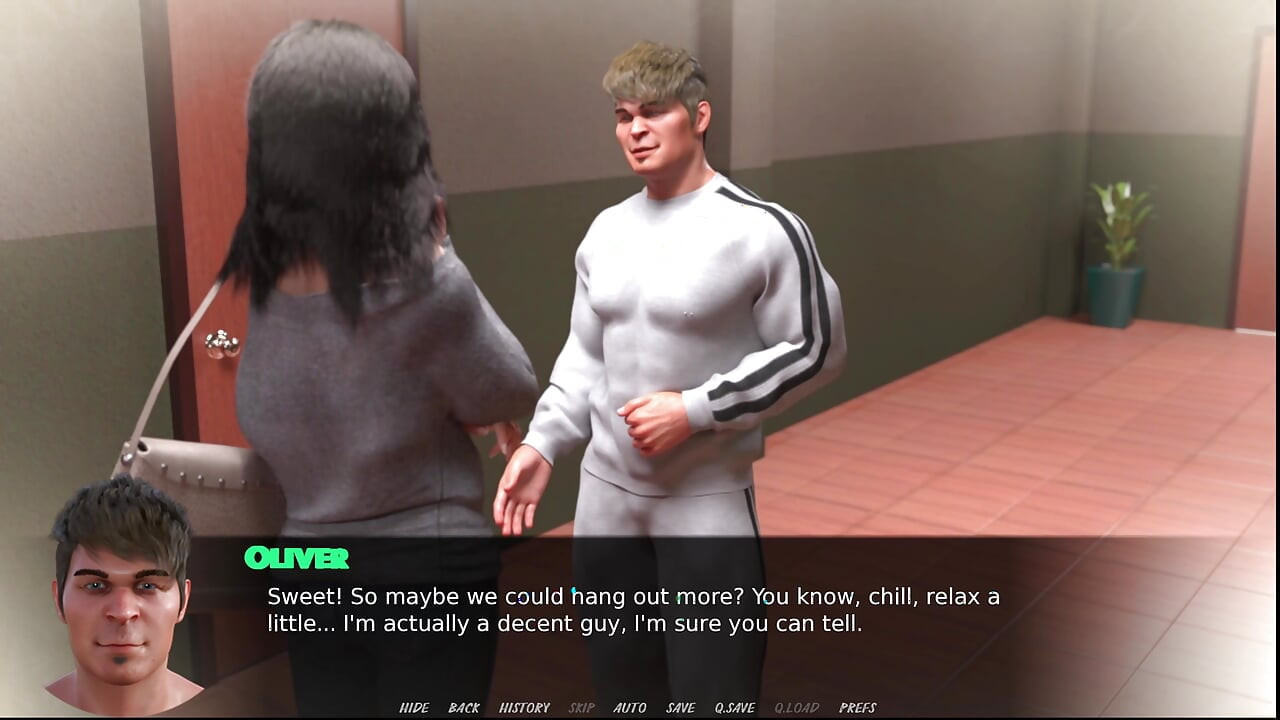Go back to previous dialogue line
The image size is (1280, 720).
click(464, 708)
